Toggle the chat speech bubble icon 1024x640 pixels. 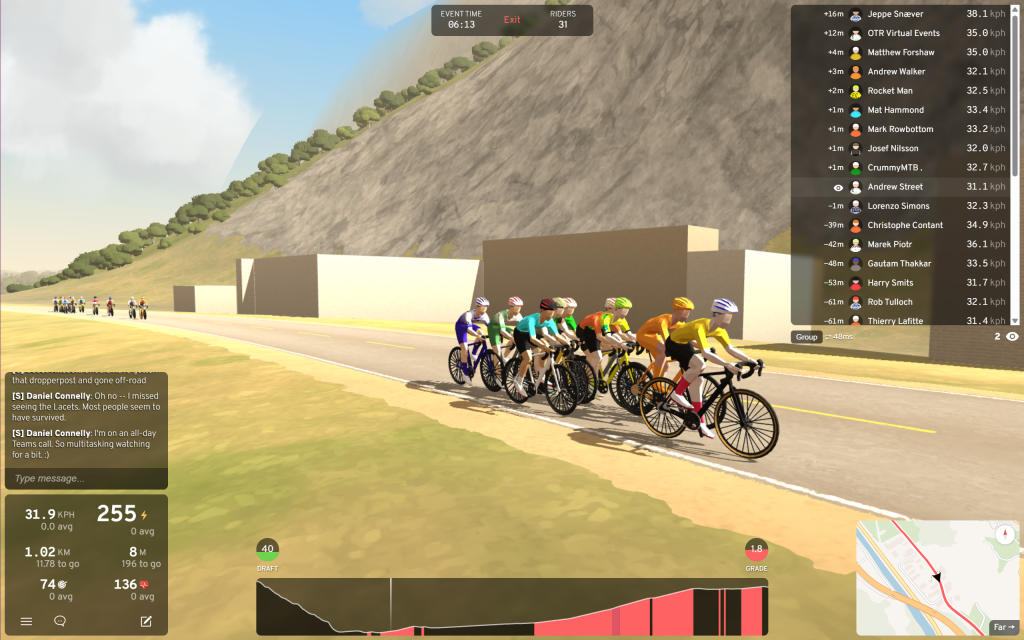(x=60, y=621)
